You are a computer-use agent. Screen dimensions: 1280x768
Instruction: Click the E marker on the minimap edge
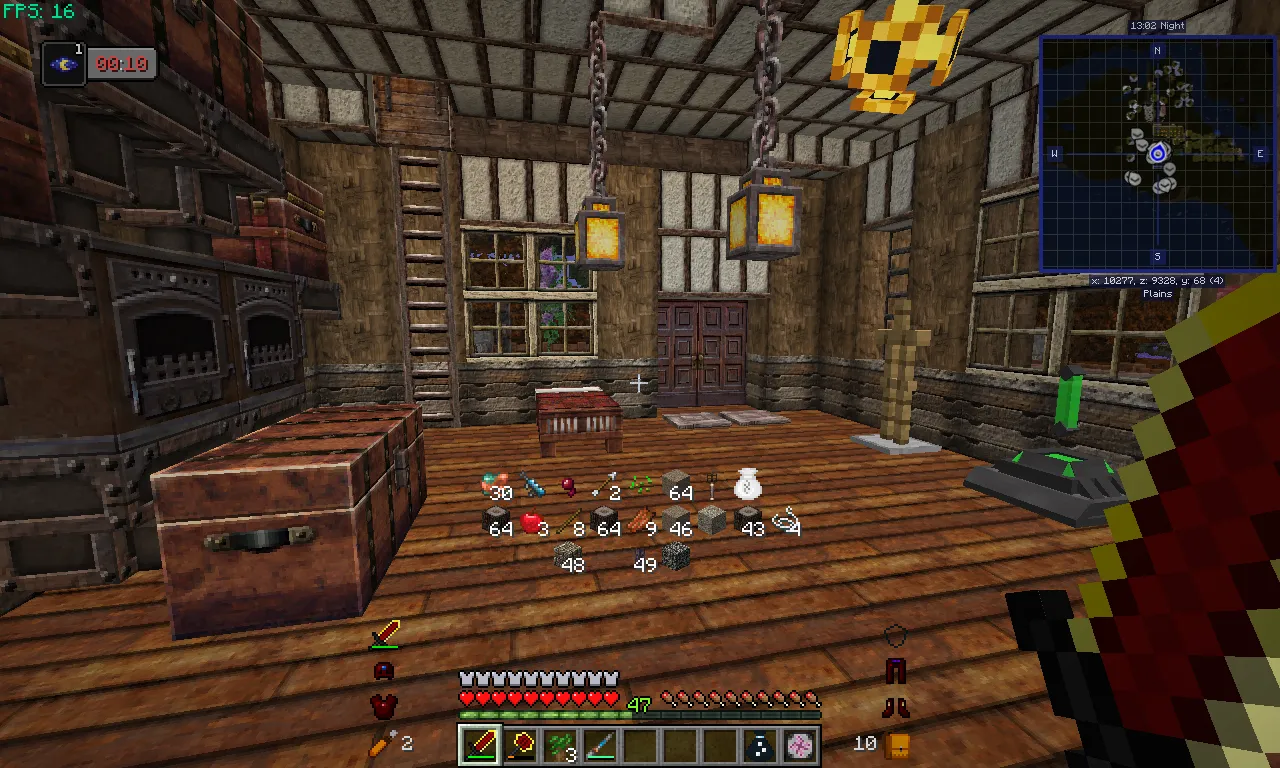click(1262, 153)
